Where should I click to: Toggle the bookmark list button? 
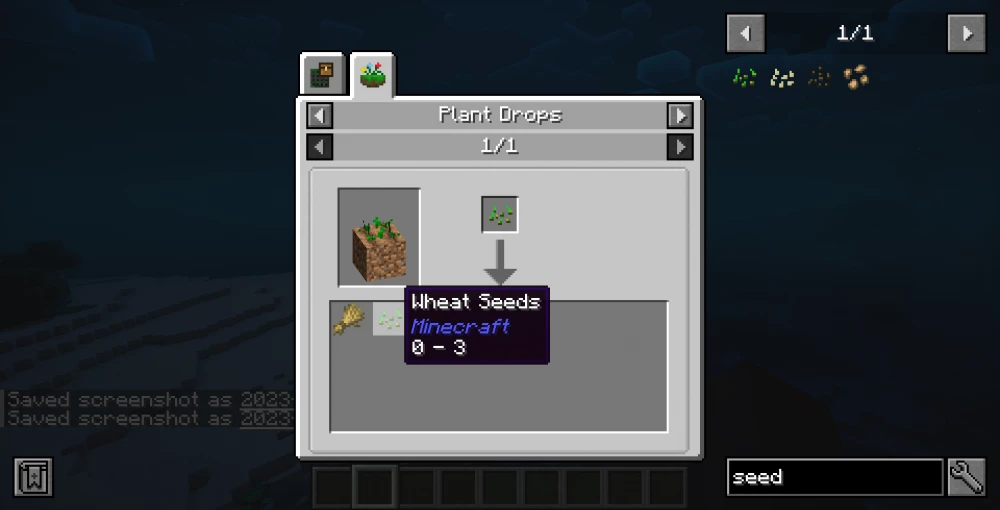(33, 477)
